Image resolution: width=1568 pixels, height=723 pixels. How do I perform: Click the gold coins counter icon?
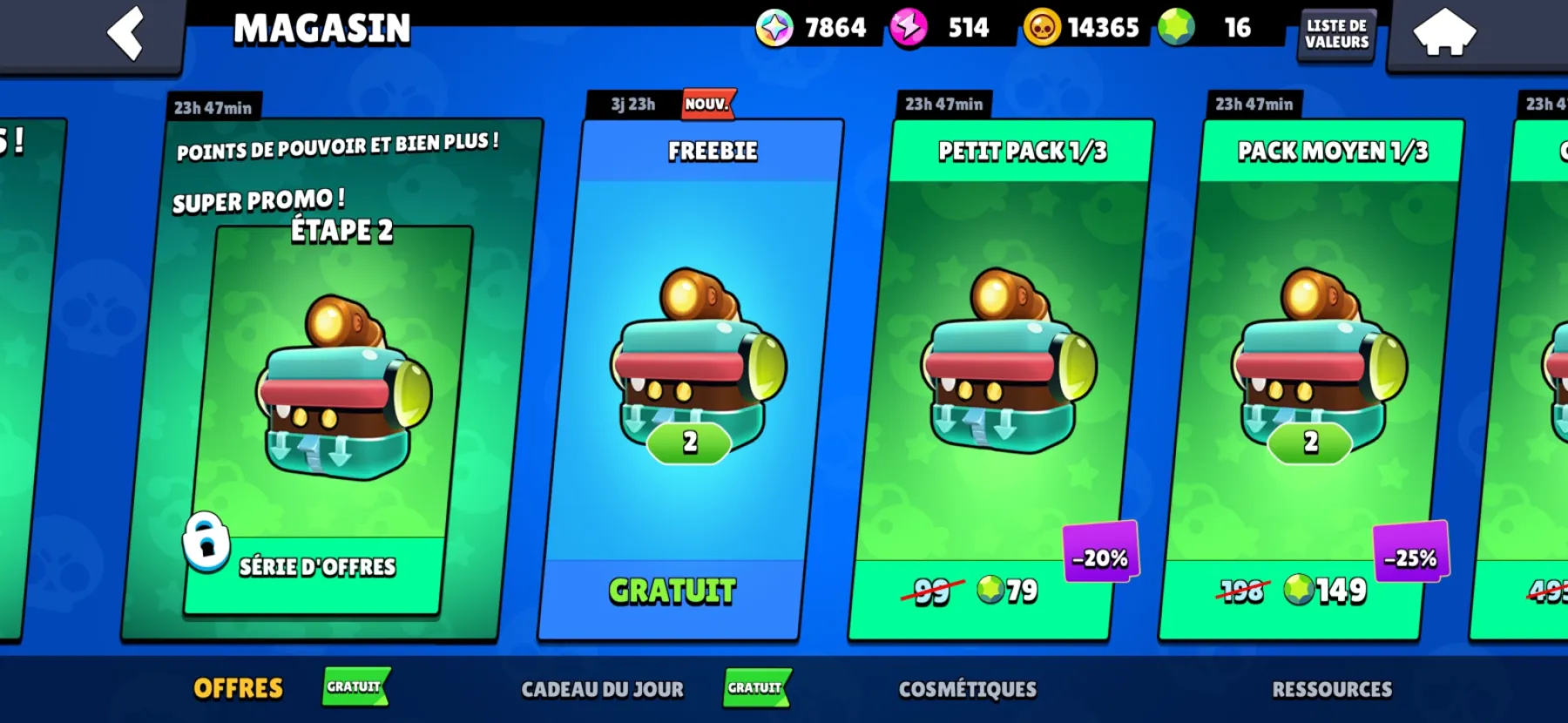tap(1043, 27)
